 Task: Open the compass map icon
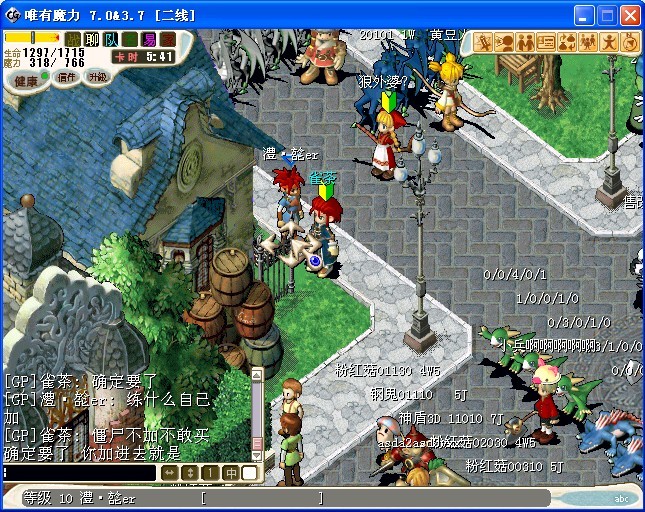click(630, 42)
